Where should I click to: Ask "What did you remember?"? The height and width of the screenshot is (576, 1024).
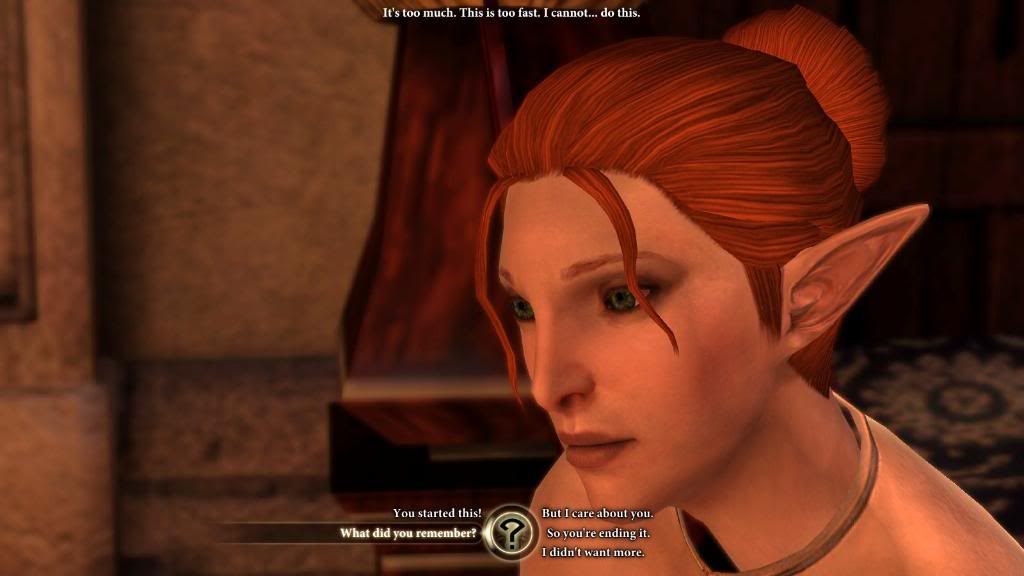coord(408,533)
